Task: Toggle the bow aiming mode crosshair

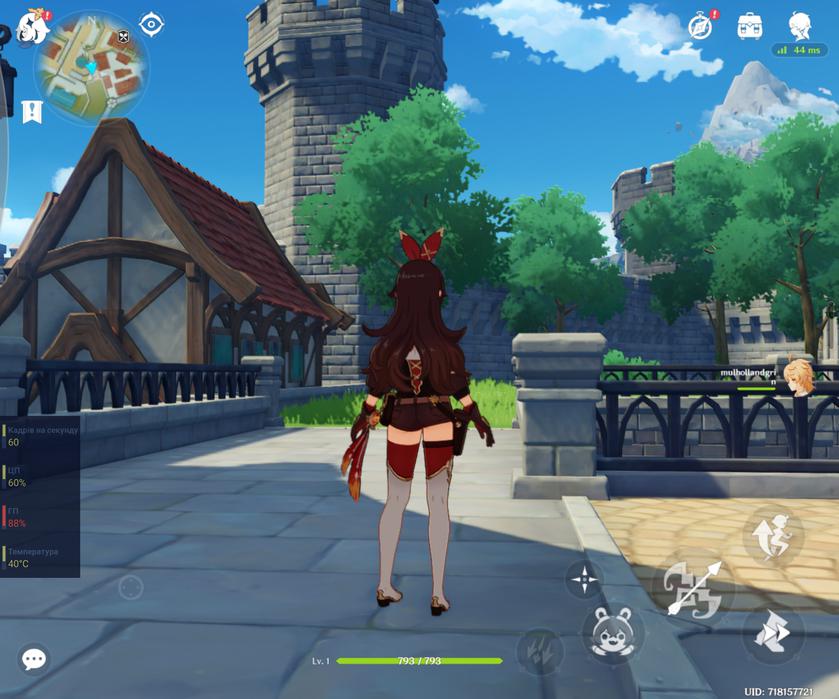Action: pos(584,579)
